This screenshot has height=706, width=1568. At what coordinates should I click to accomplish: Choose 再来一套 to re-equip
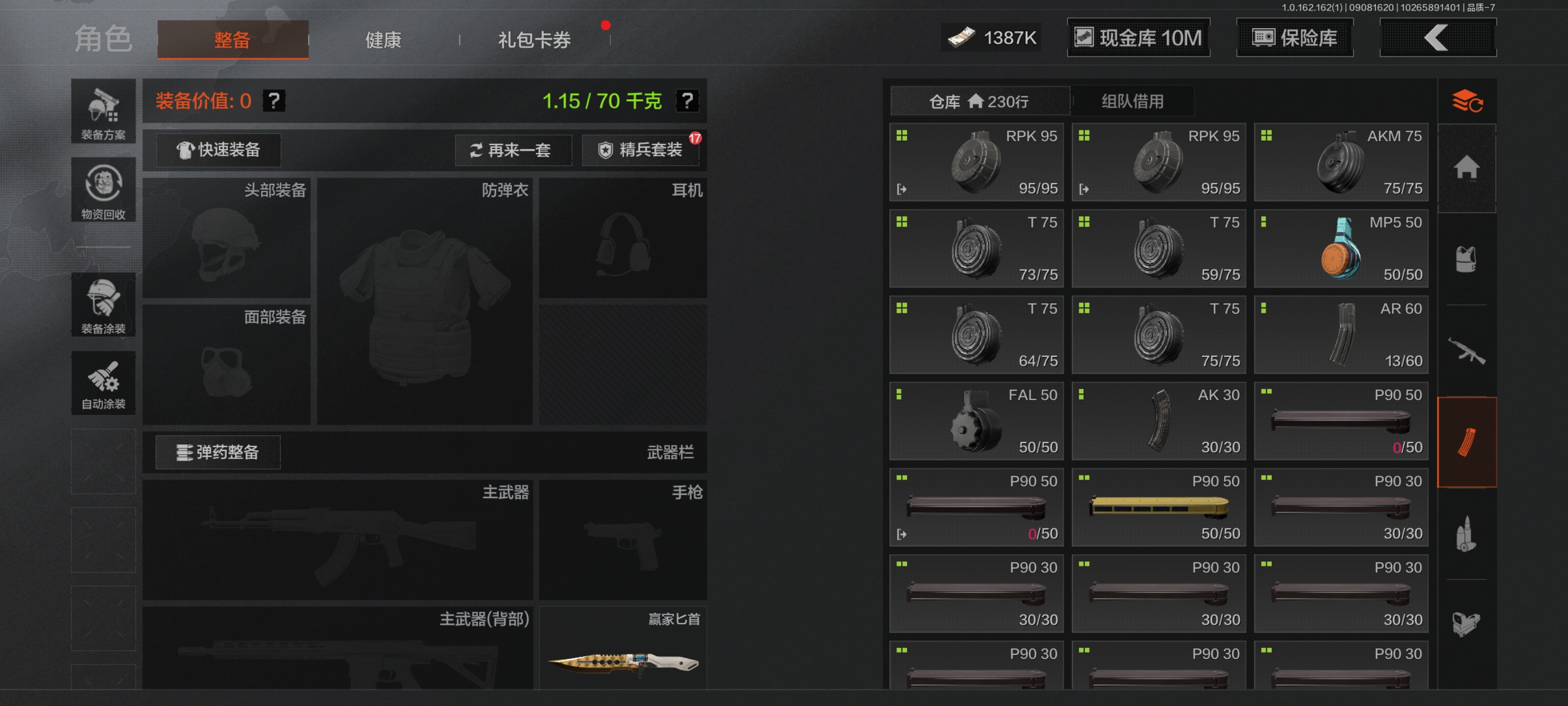coord(512,150)
